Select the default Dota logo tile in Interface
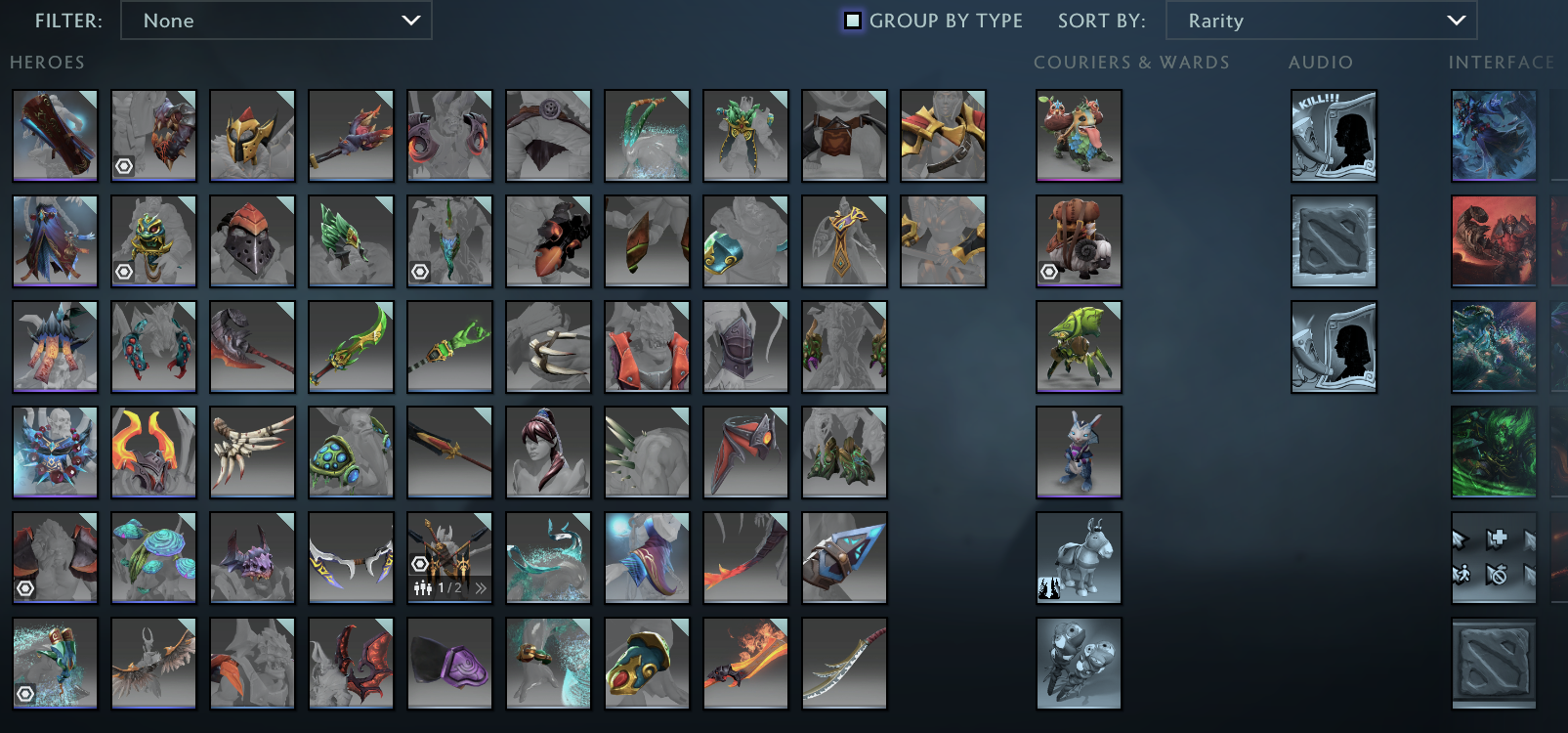 [x=1493, y=663]
